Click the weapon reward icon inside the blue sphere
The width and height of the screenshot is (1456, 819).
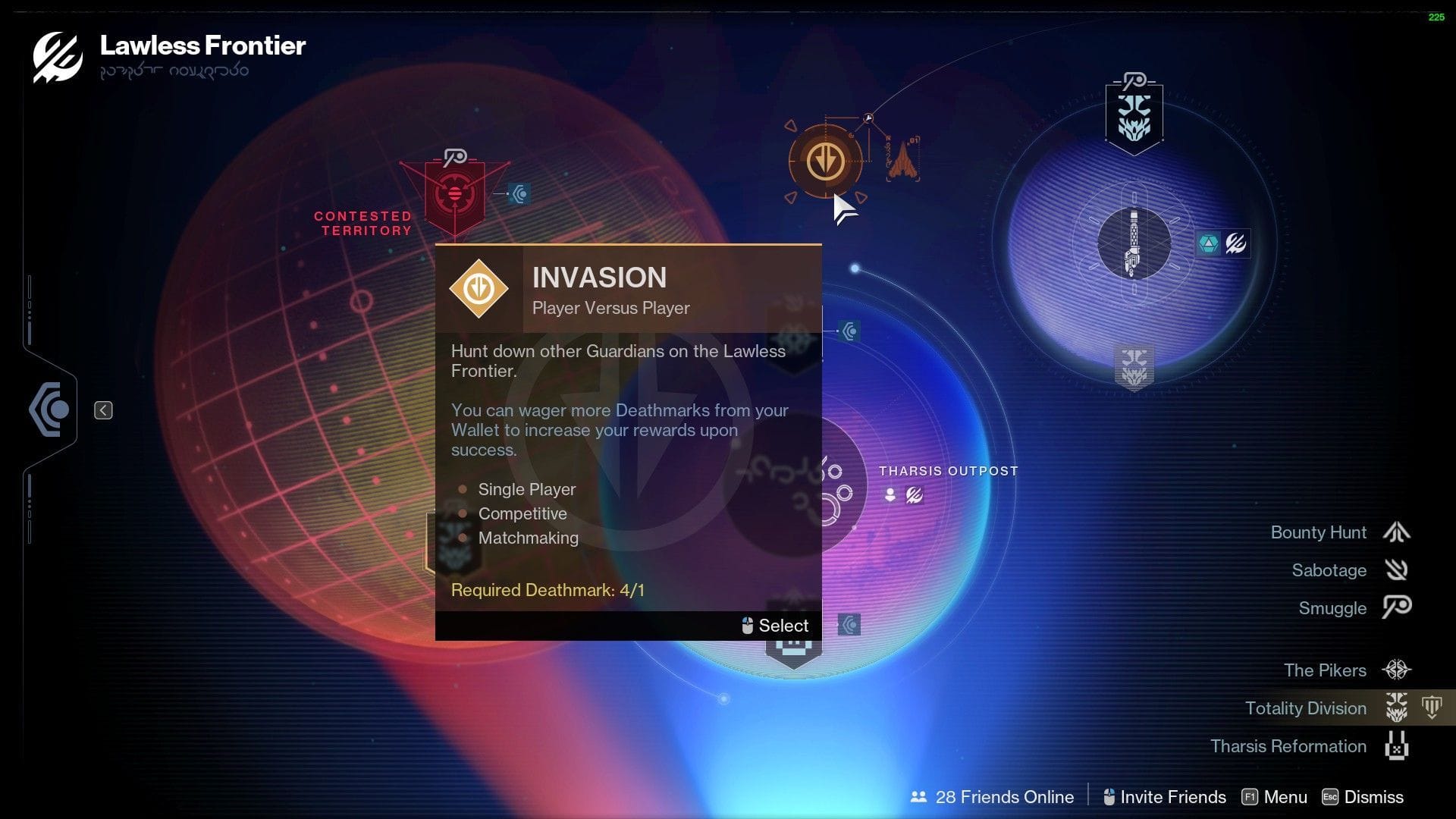point(1132,243)
